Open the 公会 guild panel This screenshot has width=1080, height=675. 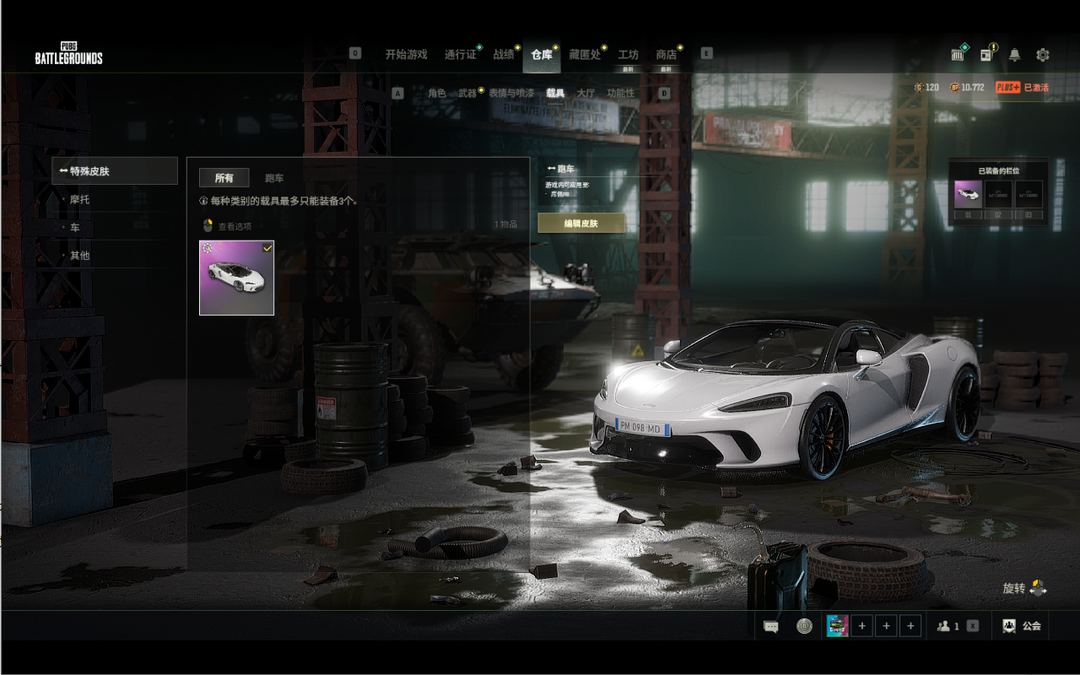click(1022, 626)
